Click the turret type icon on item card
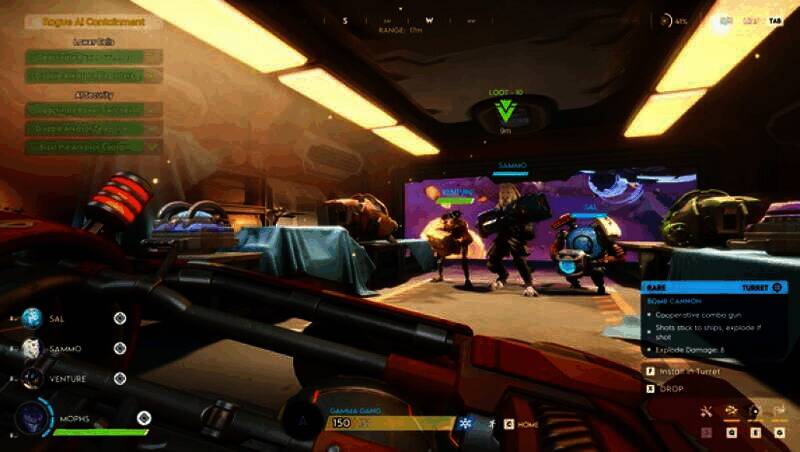800x452 pixels. (x=779, y=287)
